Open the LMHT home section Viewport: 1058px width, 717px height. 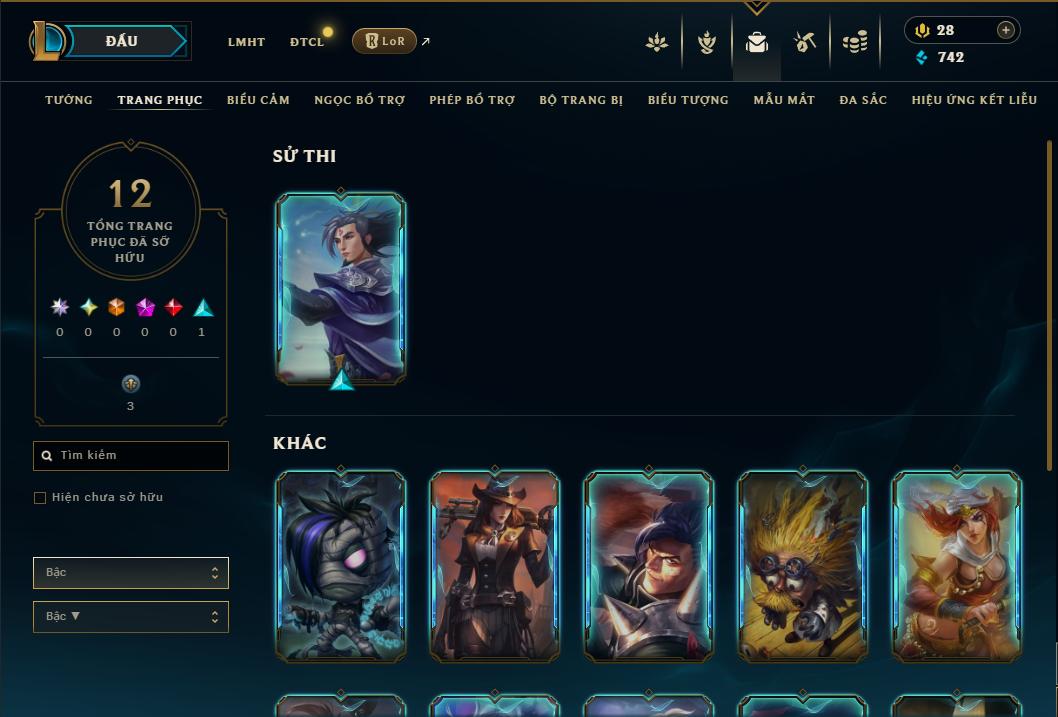pyautogui.click(x=246, y=42)
